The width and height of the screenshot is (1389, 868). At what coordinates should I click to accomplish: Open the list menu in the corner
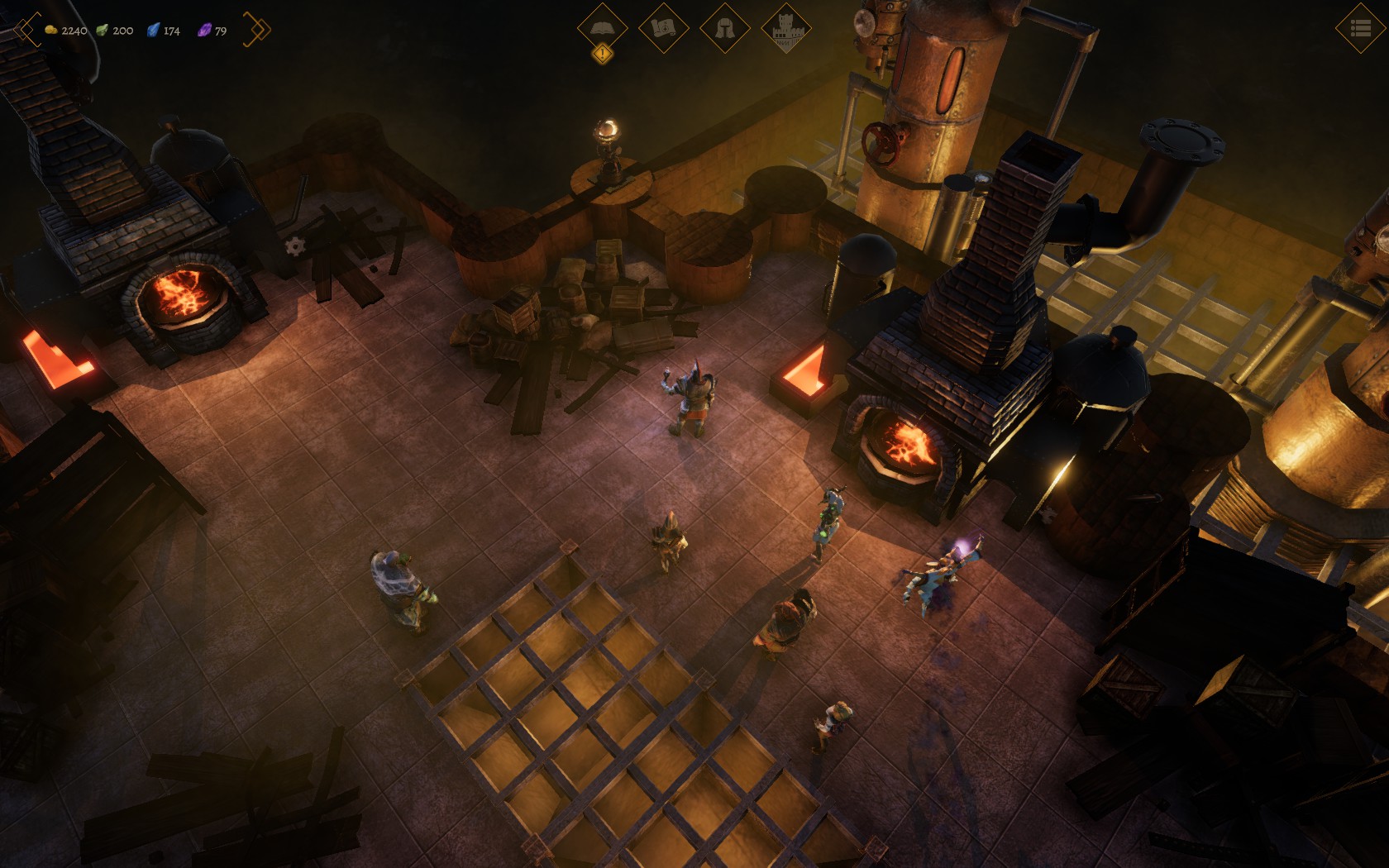pyautogui.click(x=1360, y=29)
